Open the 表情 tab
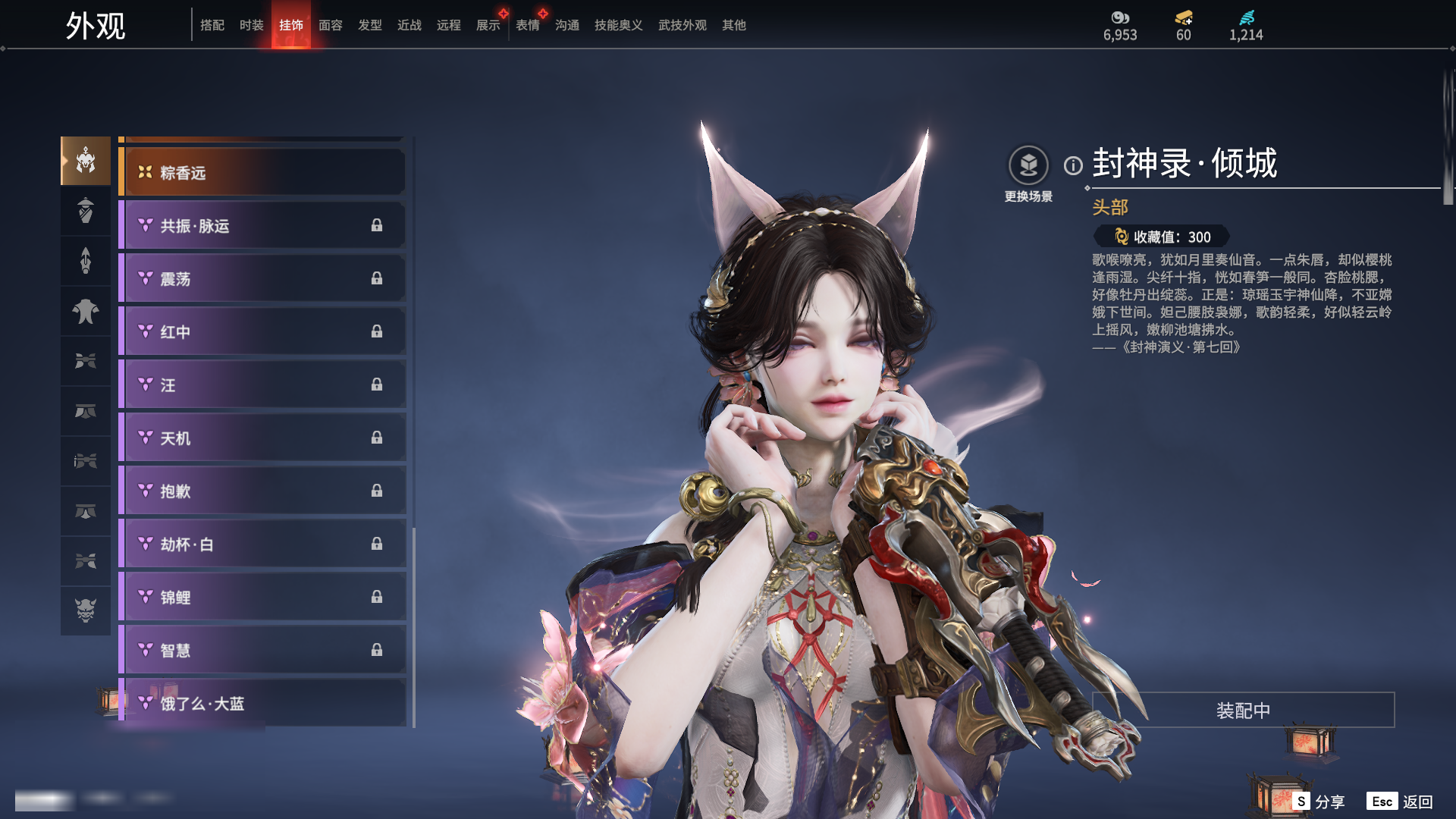The height and width of the screenshot is (819, 1456). pos(528,25)
